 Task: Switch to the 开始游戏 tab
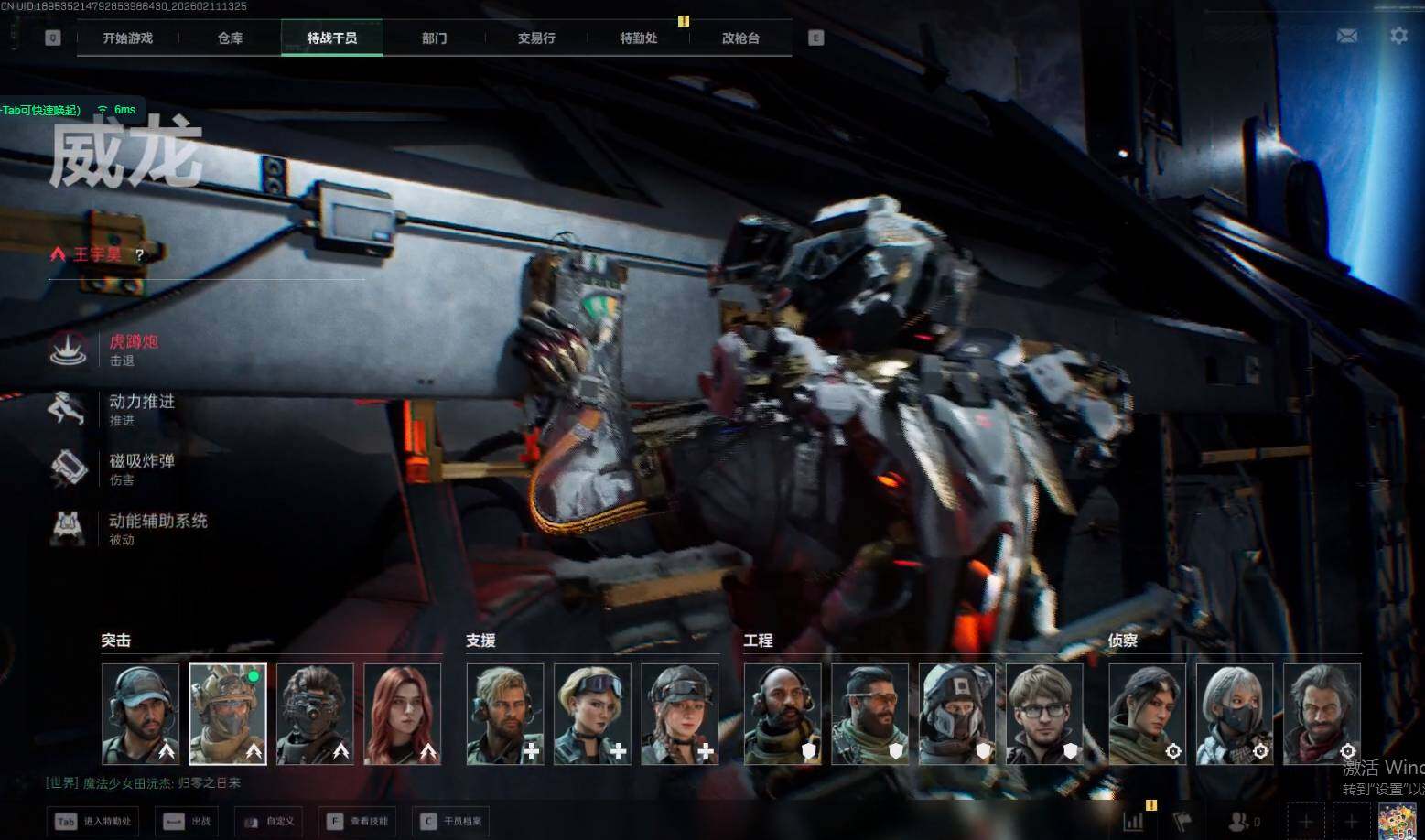click(x=128, y=38)
